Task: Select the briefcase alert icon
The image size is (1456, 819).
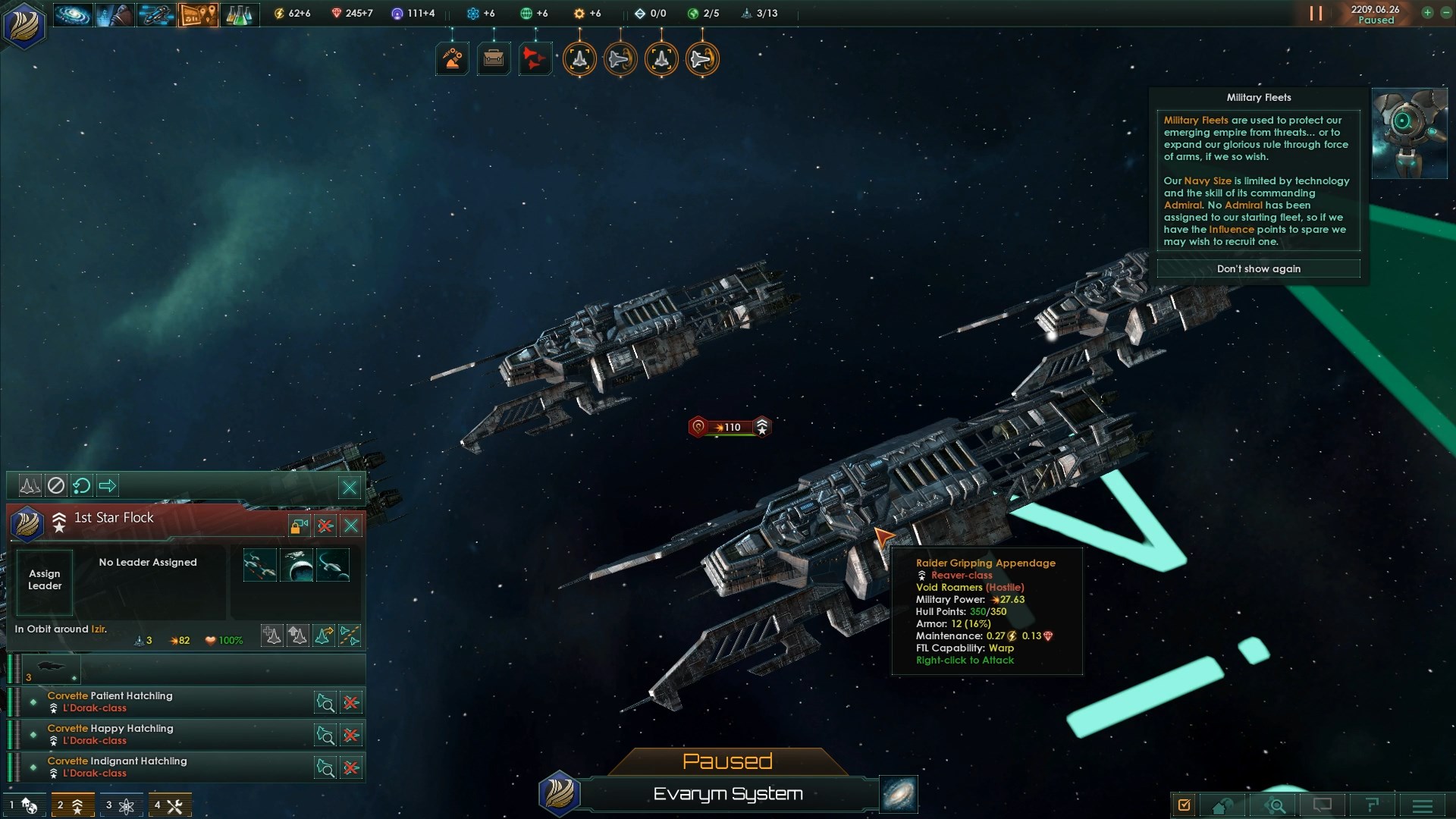Action: (494, 58)
